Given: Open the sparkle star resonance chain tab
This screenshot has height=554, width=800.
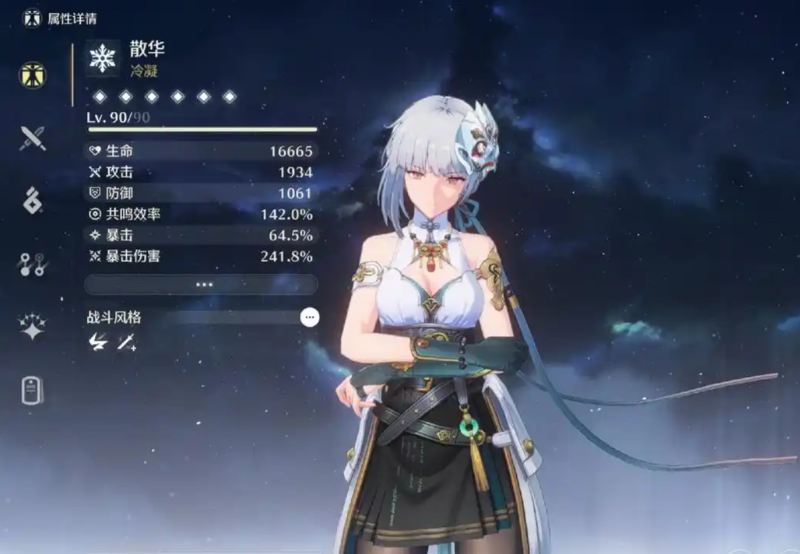Looking at the screenshot, I should (x=33, y=327).
